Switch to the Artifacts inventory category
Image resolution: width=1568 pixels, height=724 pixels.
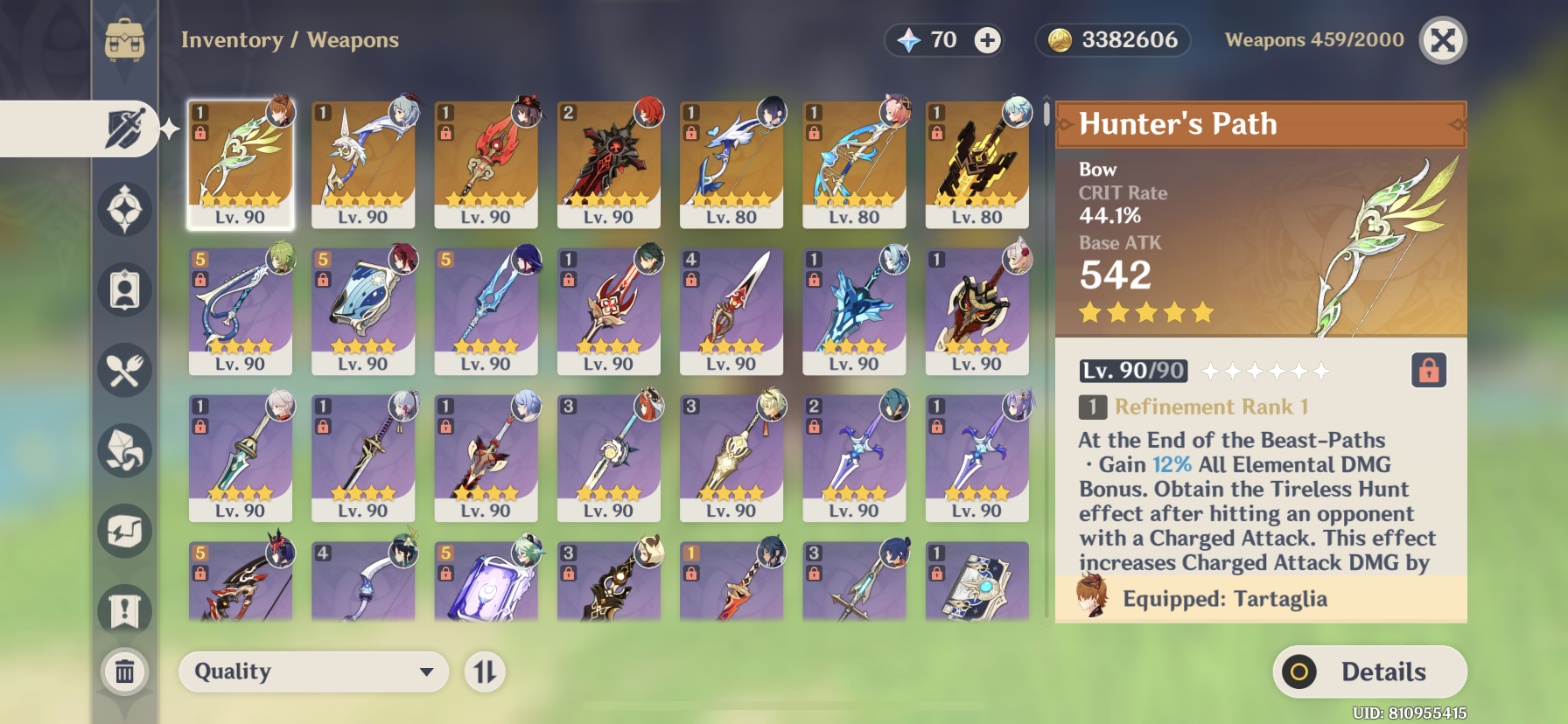(x=125, y=210)
